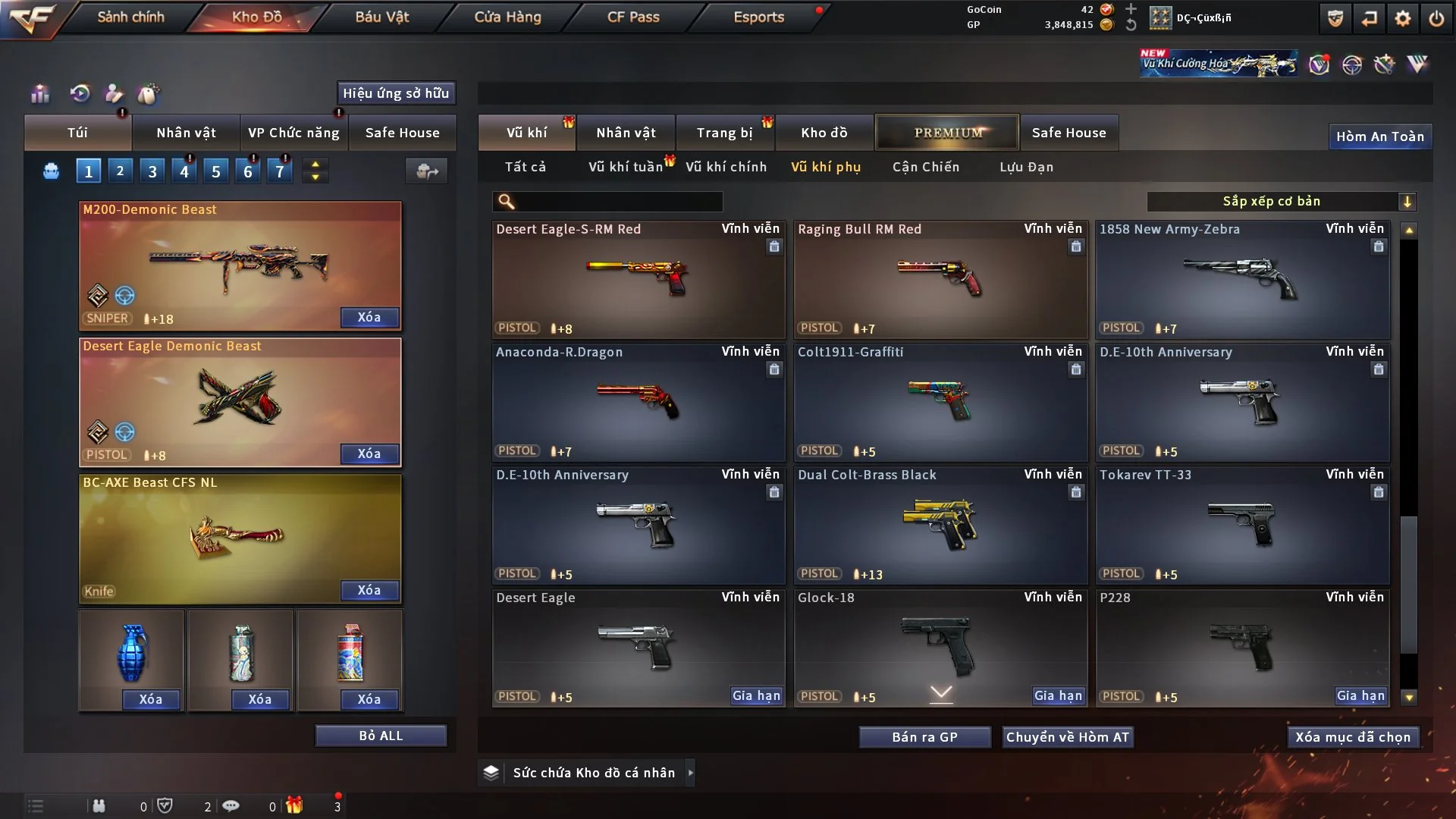Switch to the Cận Chiến weapon filter
Viewport: 1456px width, 819px height.
(925, 167)
